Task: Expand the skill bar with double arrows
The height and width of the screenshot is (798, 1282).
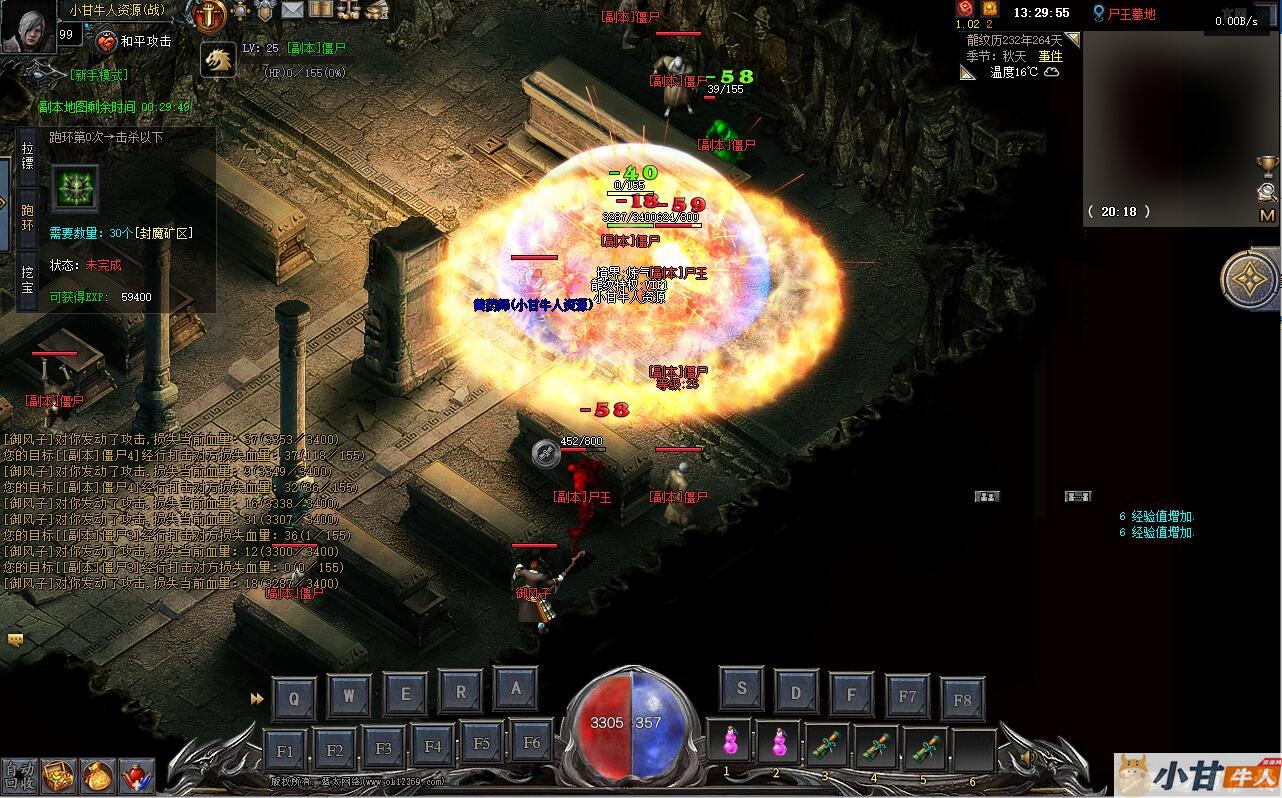Action: pyautogui.click(x=257, y=699)
